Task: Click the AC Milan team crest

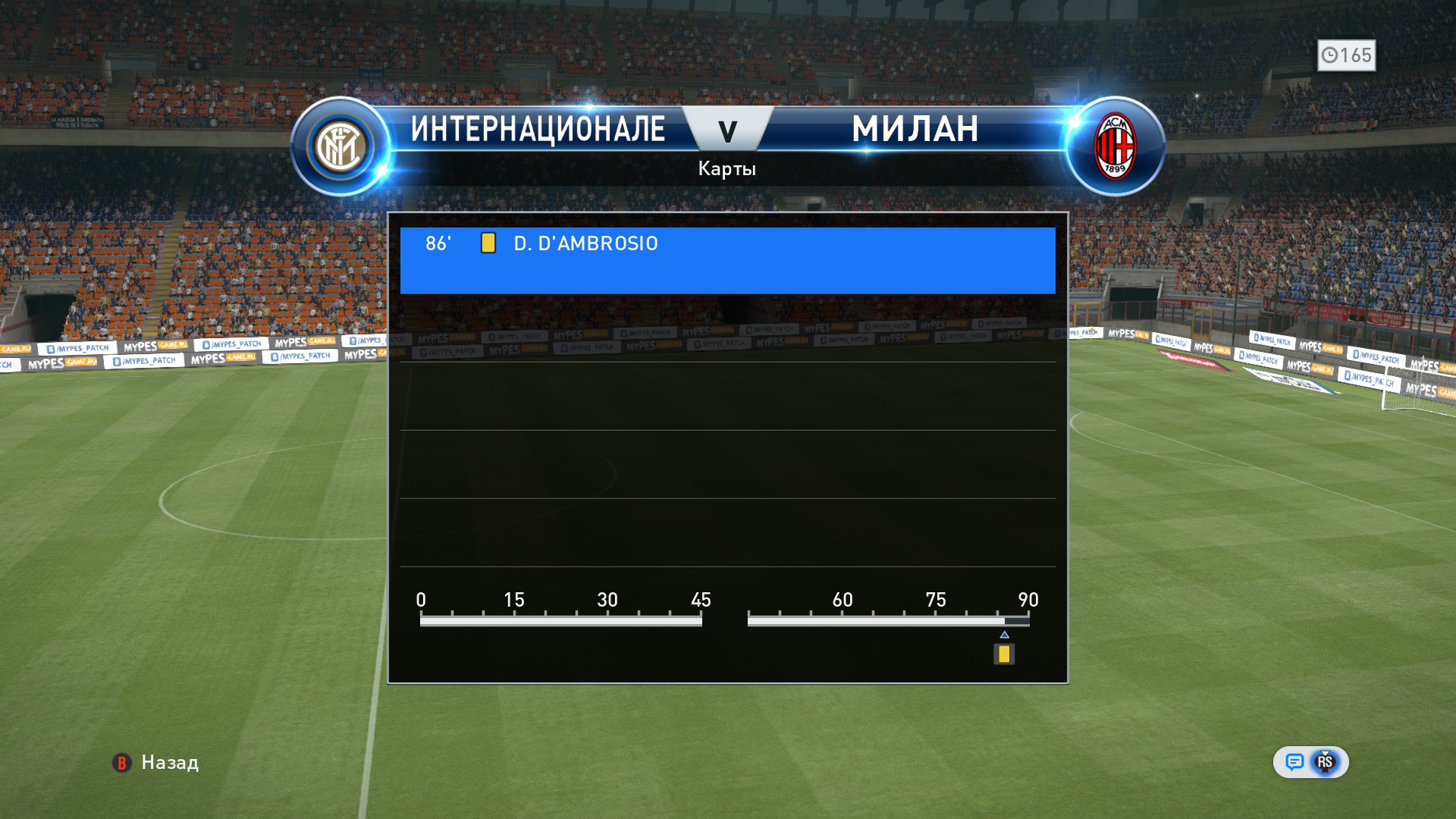Action: [x=1114, y=146]
